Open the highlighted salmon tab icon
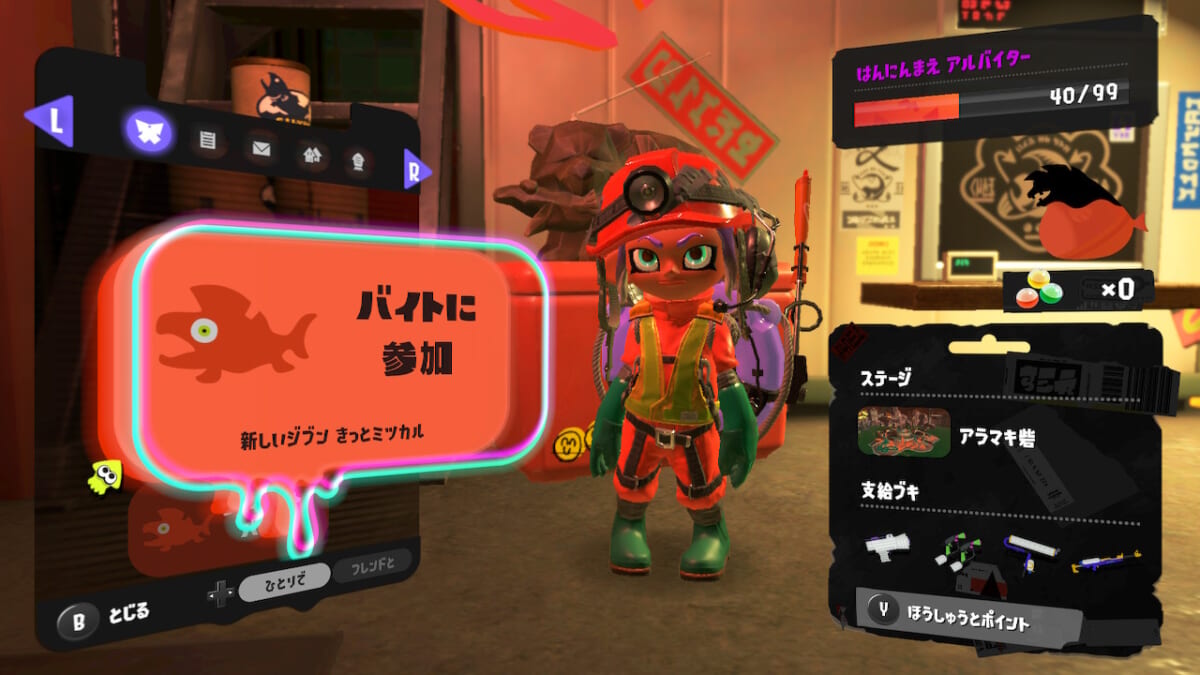 (148, 131)
